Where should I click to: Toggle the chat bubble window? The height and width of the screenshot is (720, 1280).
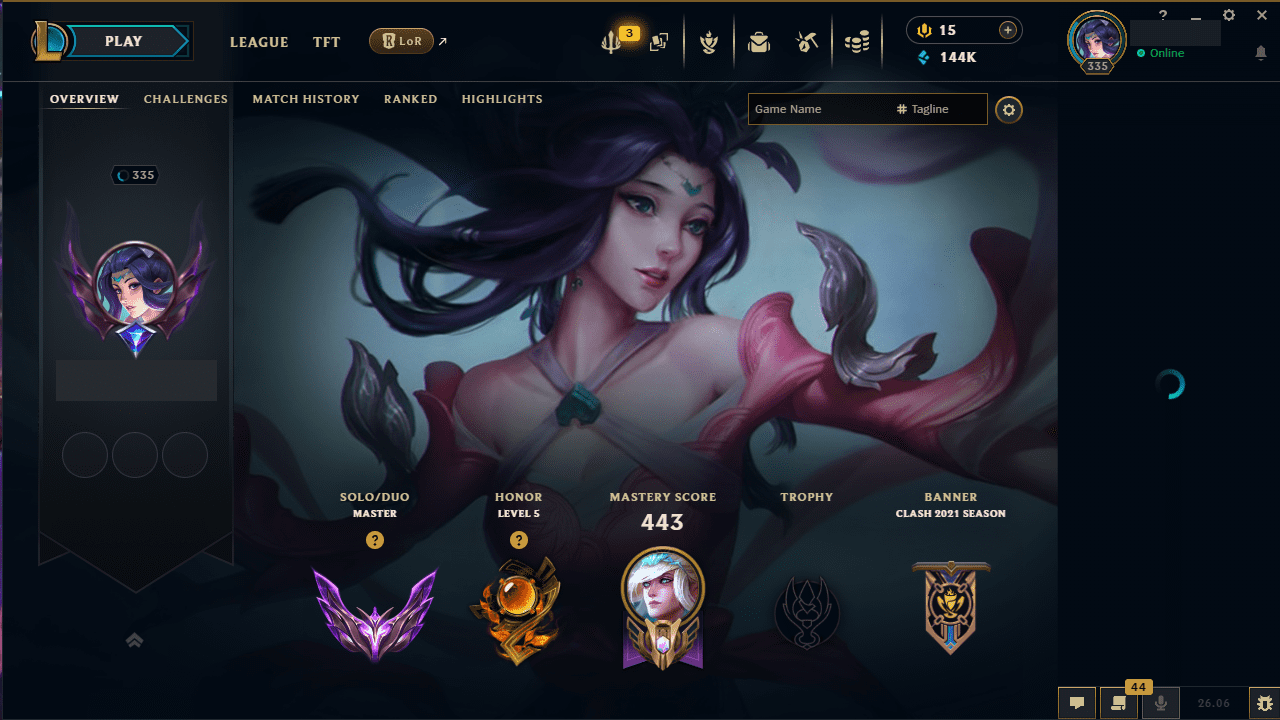coord(1077,703)
